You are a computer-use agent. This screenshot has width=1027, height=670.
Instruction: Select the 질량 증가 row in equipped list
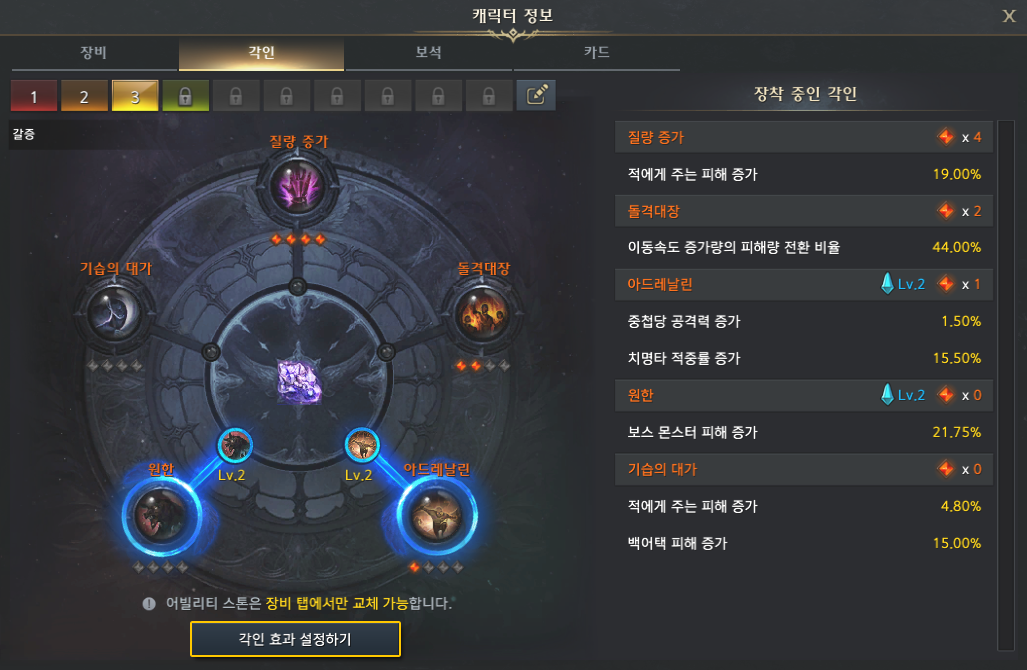point(803,137)
